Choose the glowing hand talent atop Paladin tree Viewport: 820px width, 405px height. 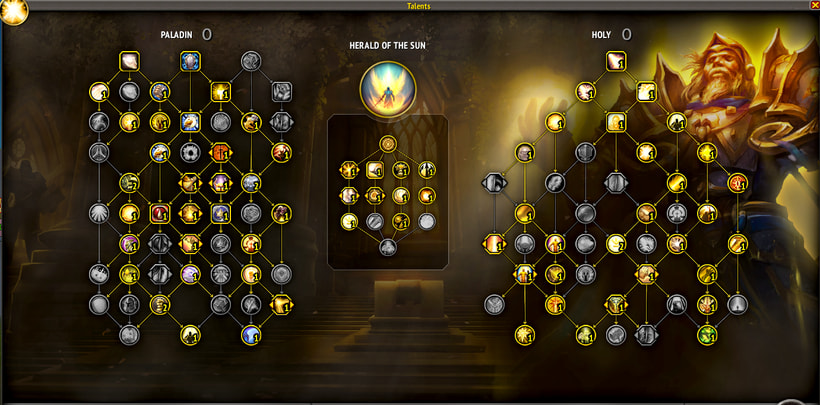[129, 61]
